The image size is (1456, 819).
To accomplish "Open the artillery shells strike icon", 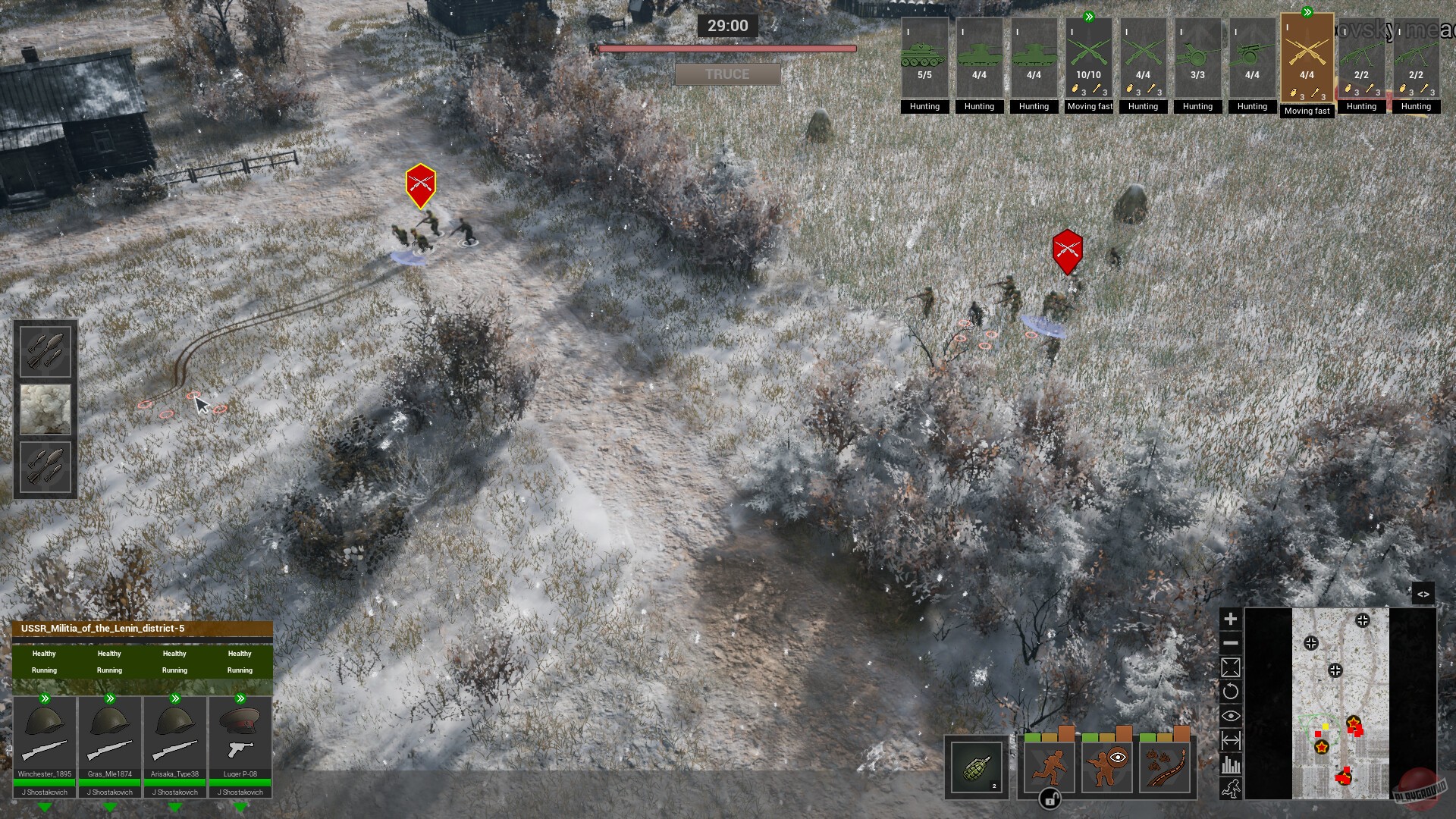I will click(45, 351).
